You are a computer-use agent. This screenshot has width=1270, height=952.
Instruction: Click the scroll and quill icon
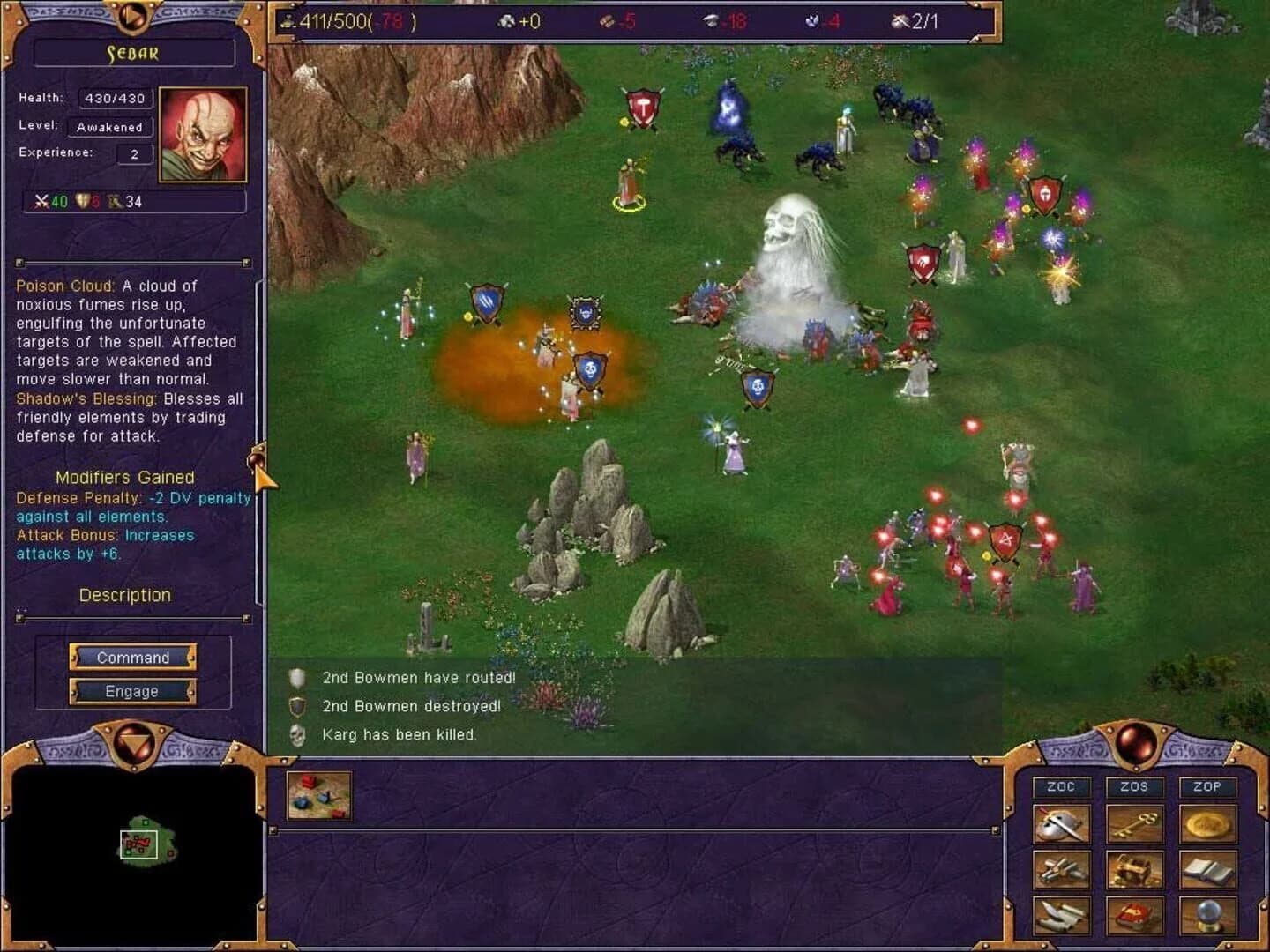point(1061,914)
